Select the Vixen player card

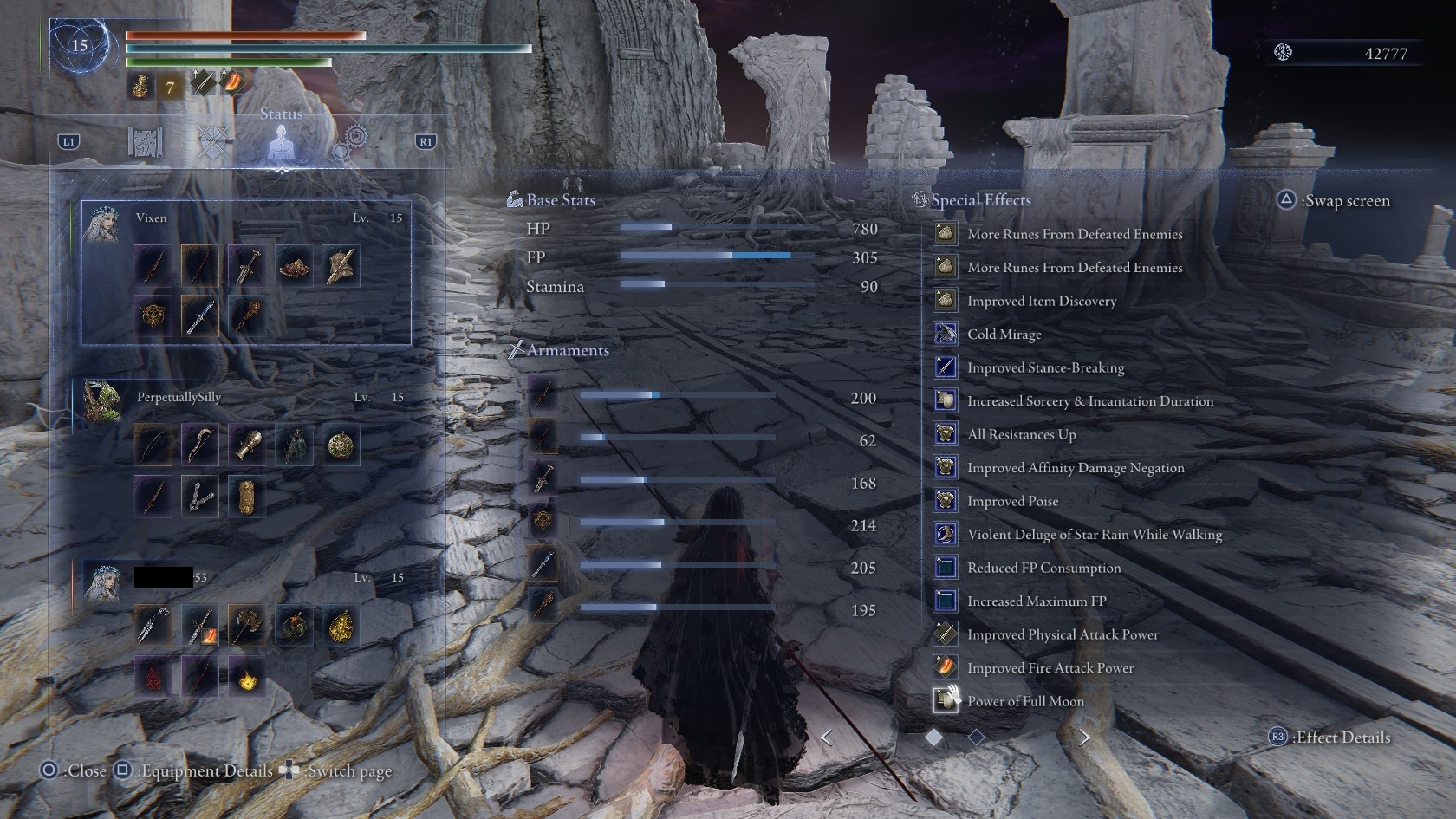point(246,273)
